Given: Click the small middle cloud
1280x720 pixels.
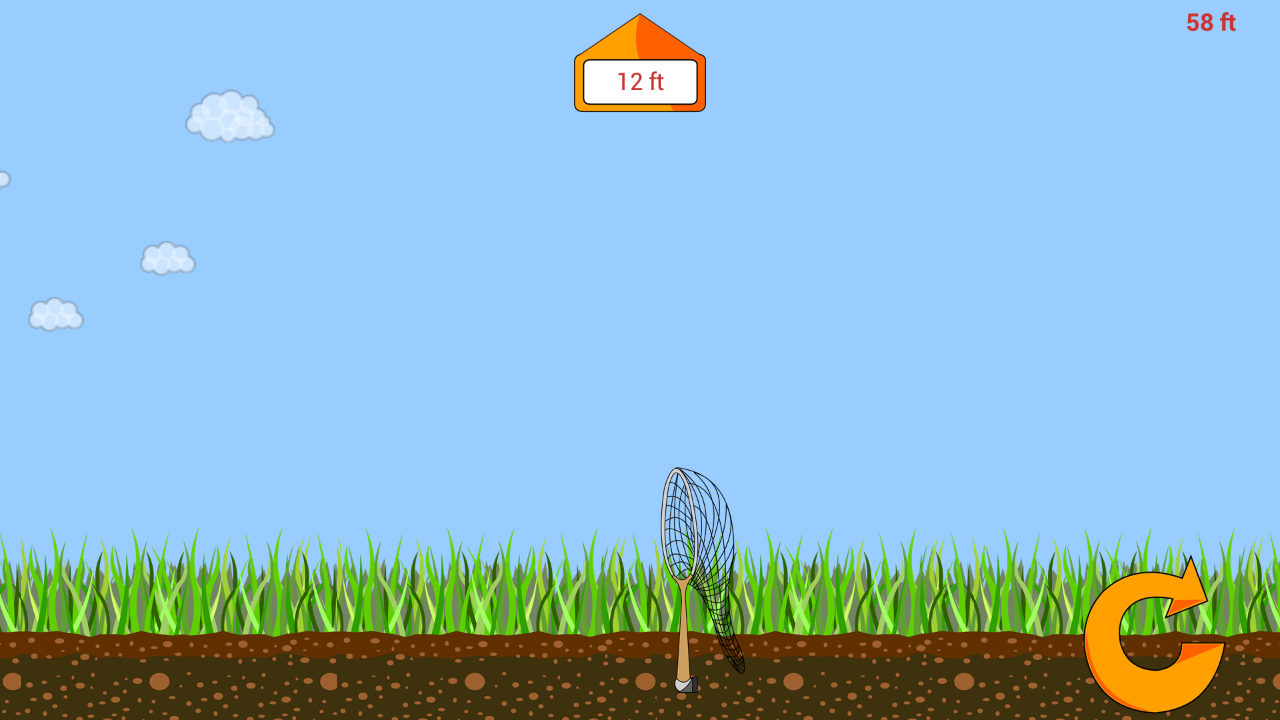Looking at the screenshot, I should click(x=166, y=257).
